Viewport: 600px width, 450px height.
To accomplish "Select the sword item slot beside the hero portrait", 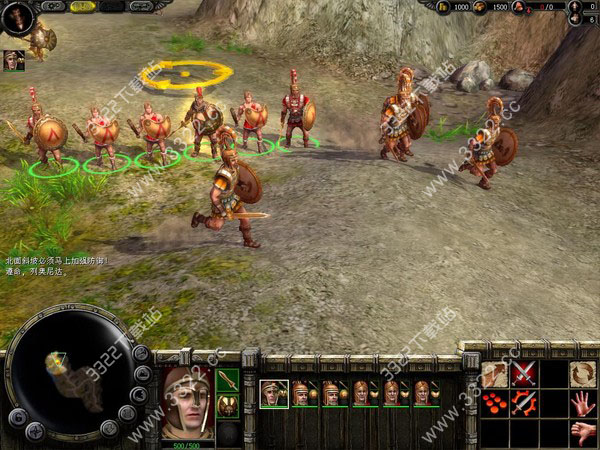I will 228,381.
